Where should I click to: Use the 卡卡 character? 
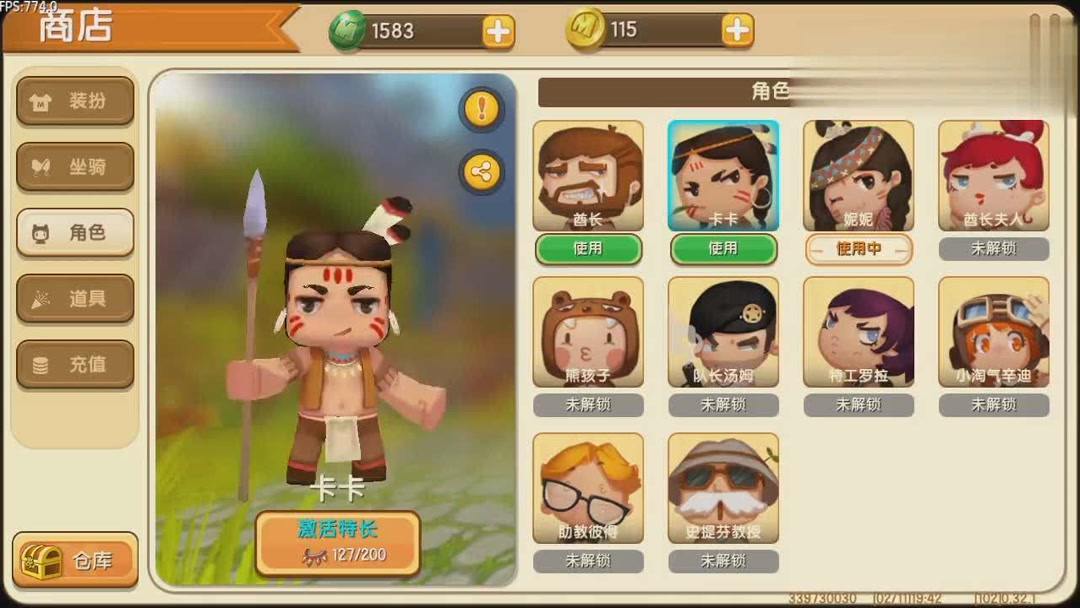pos(723,249)
